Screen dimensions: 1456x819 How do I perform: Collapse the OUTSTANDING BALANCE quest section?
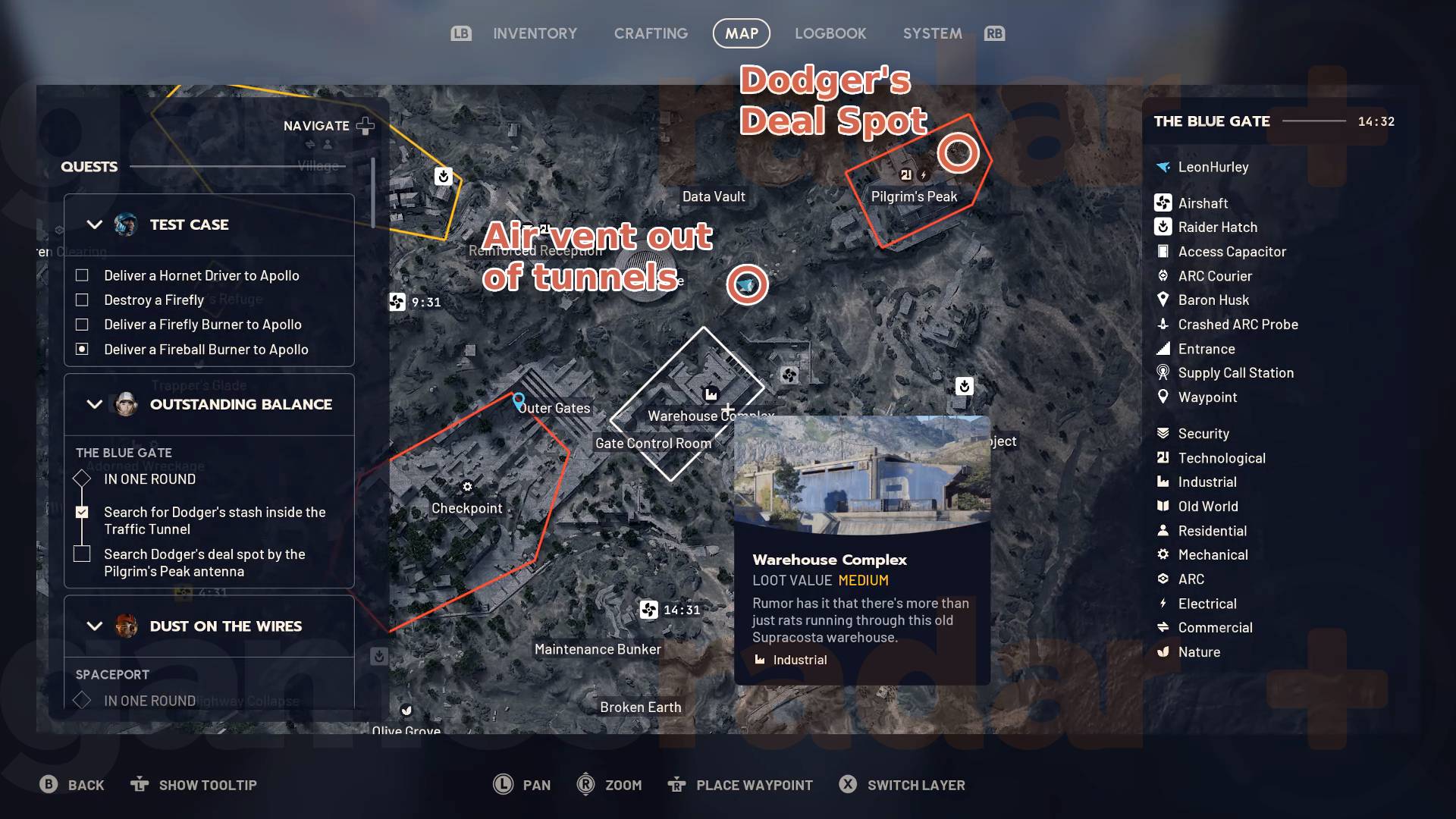tap(94, 404)
